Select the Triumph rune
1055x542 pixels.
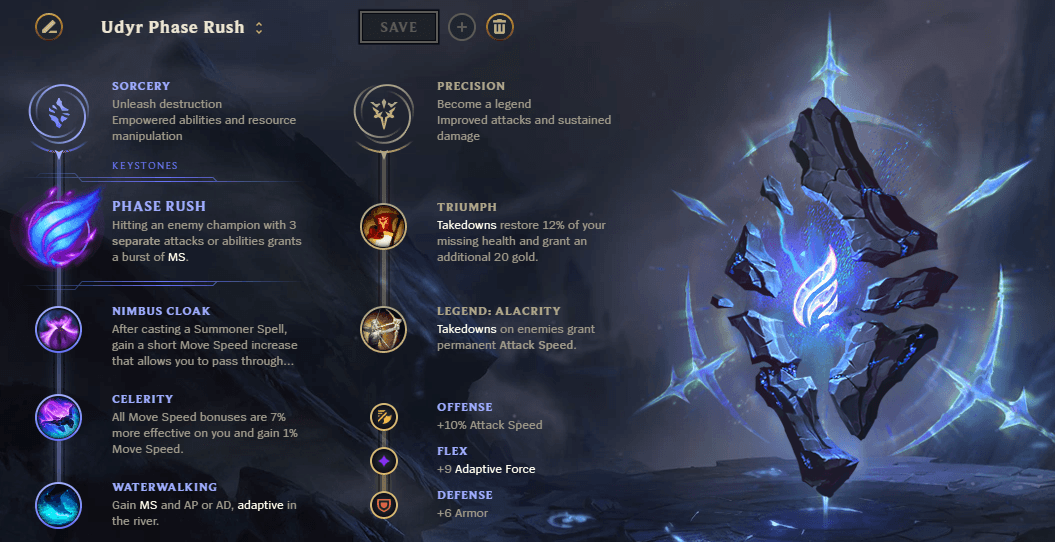383,226
